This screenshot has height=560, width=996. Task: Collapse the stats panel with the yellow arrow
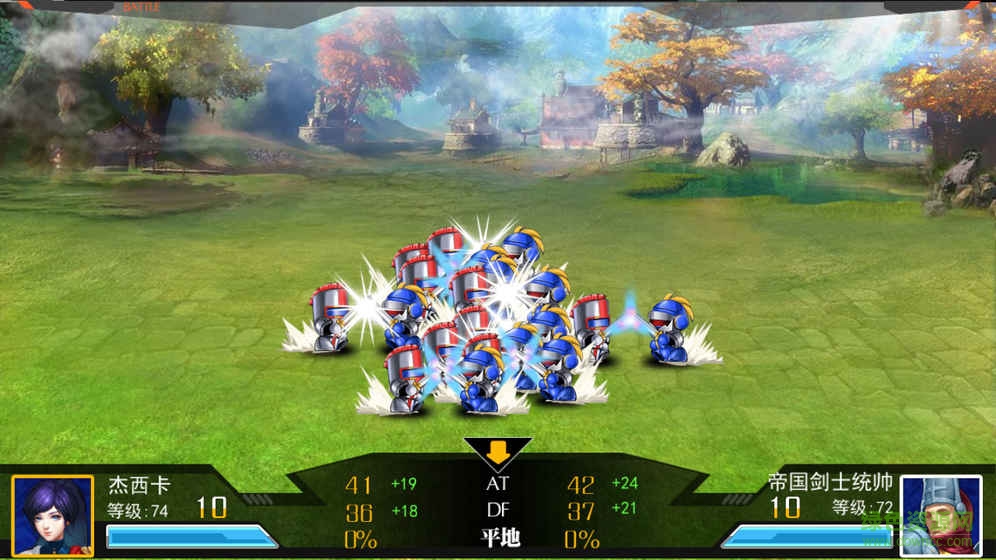point(498,453)
